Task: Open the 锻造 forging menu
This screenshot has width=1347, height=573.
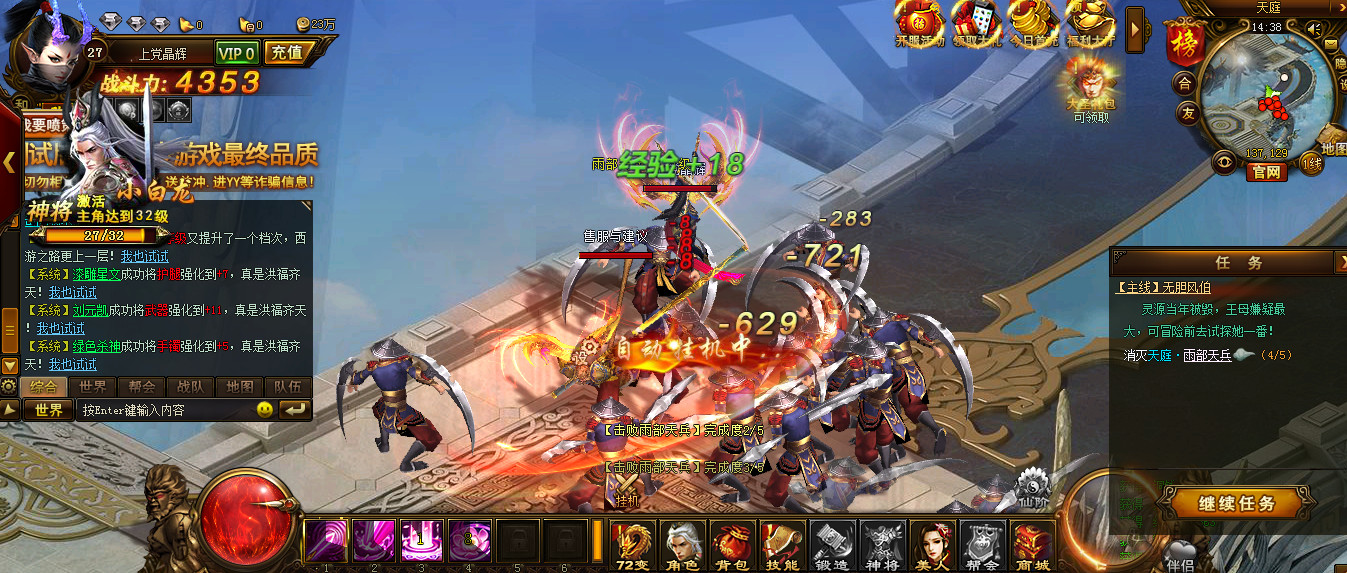Action: [x=833, y=545]
